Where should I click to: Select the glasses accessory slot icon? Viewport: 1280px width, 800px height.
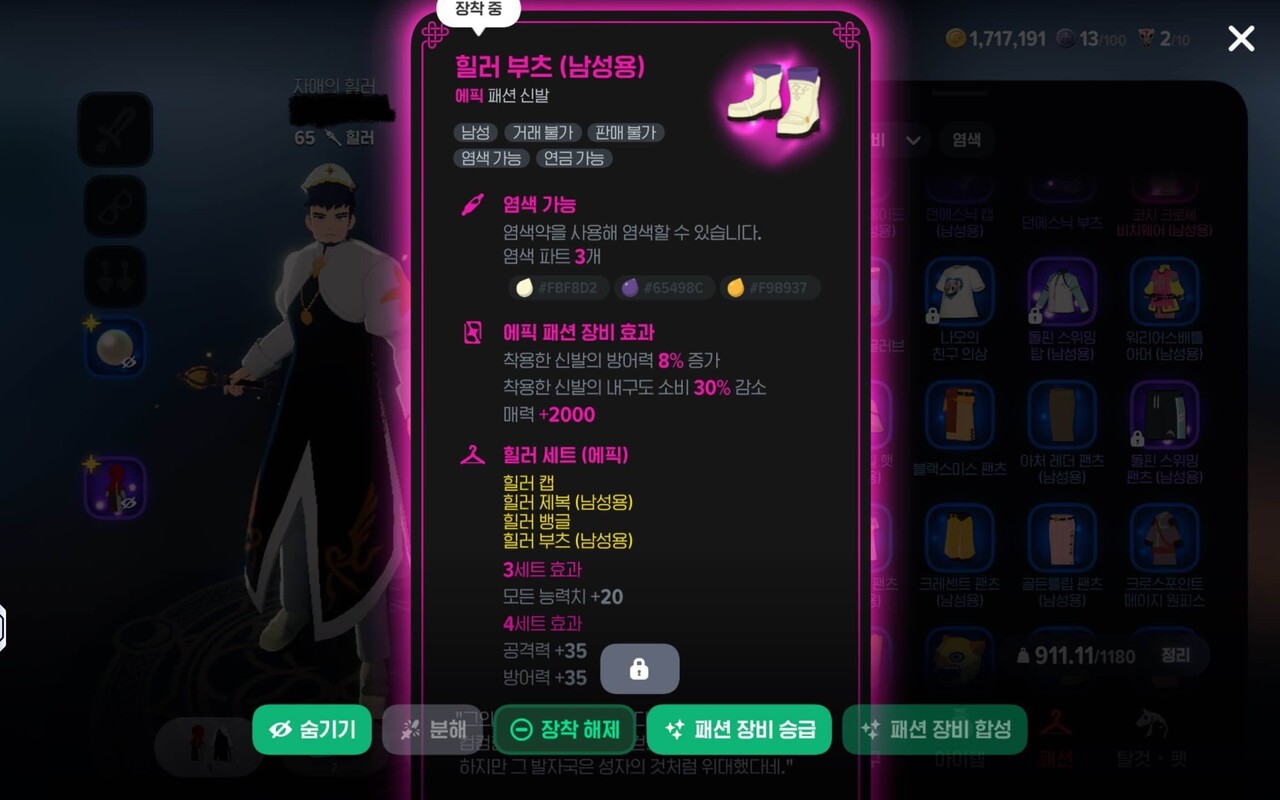[114, 206]
